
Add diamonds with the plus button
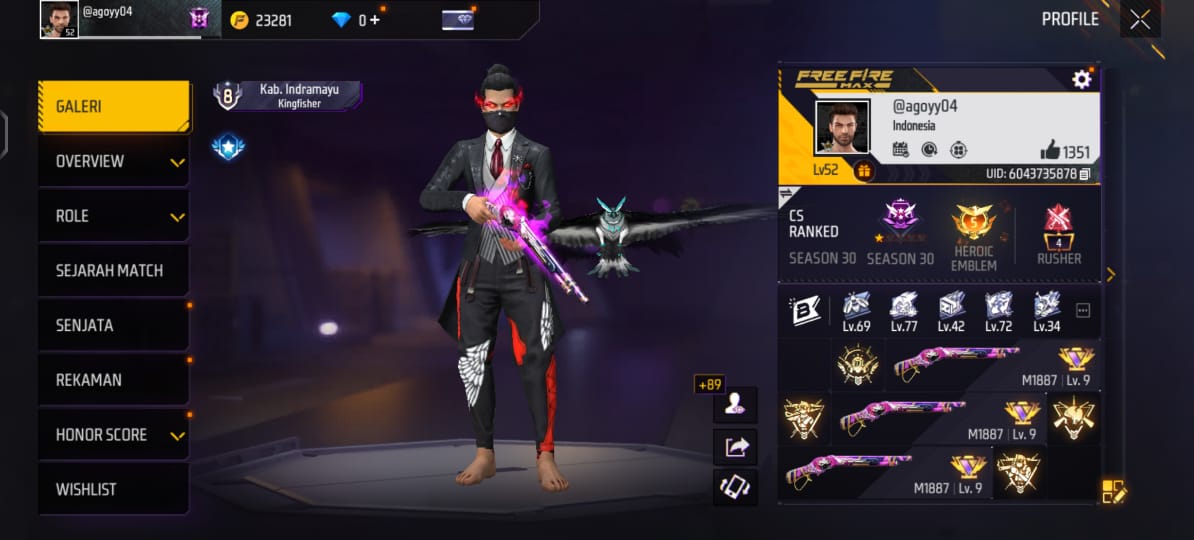[x=375, y=20]
